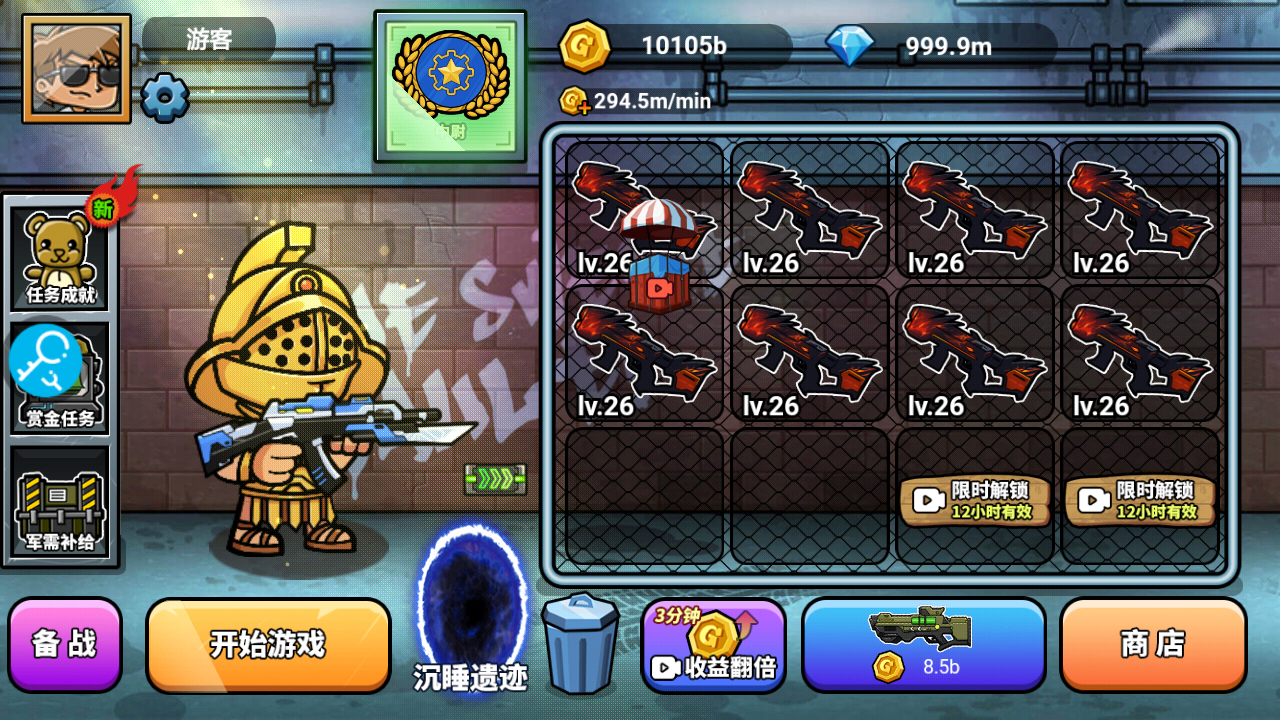The height and width of the screenshot is (720, 1280).
Task: Open the player avatar profile
Action: click(x=76, y=69)
